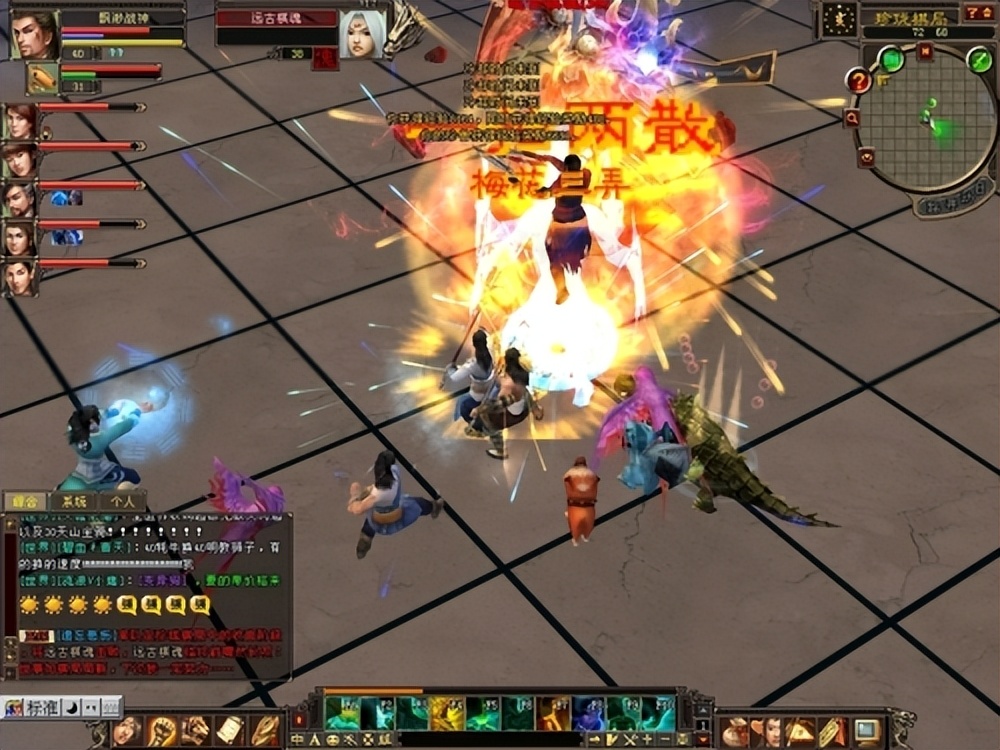Click the player portrait 飘渺战神
This screenshot has height=750, width=1000.
click(x=34, y=34)
